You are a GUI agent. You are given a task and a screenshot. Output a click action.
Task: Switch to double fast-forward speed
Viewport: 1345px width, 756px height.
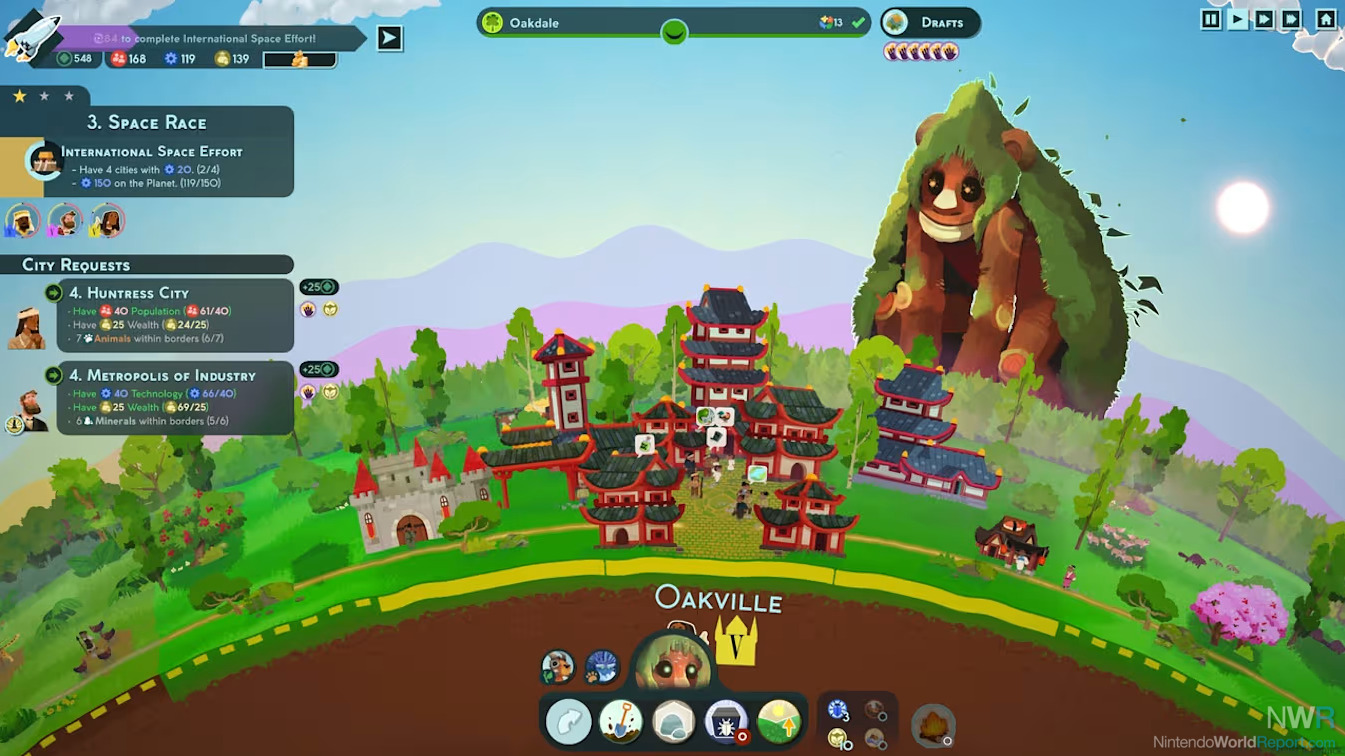pos(1264,19)
